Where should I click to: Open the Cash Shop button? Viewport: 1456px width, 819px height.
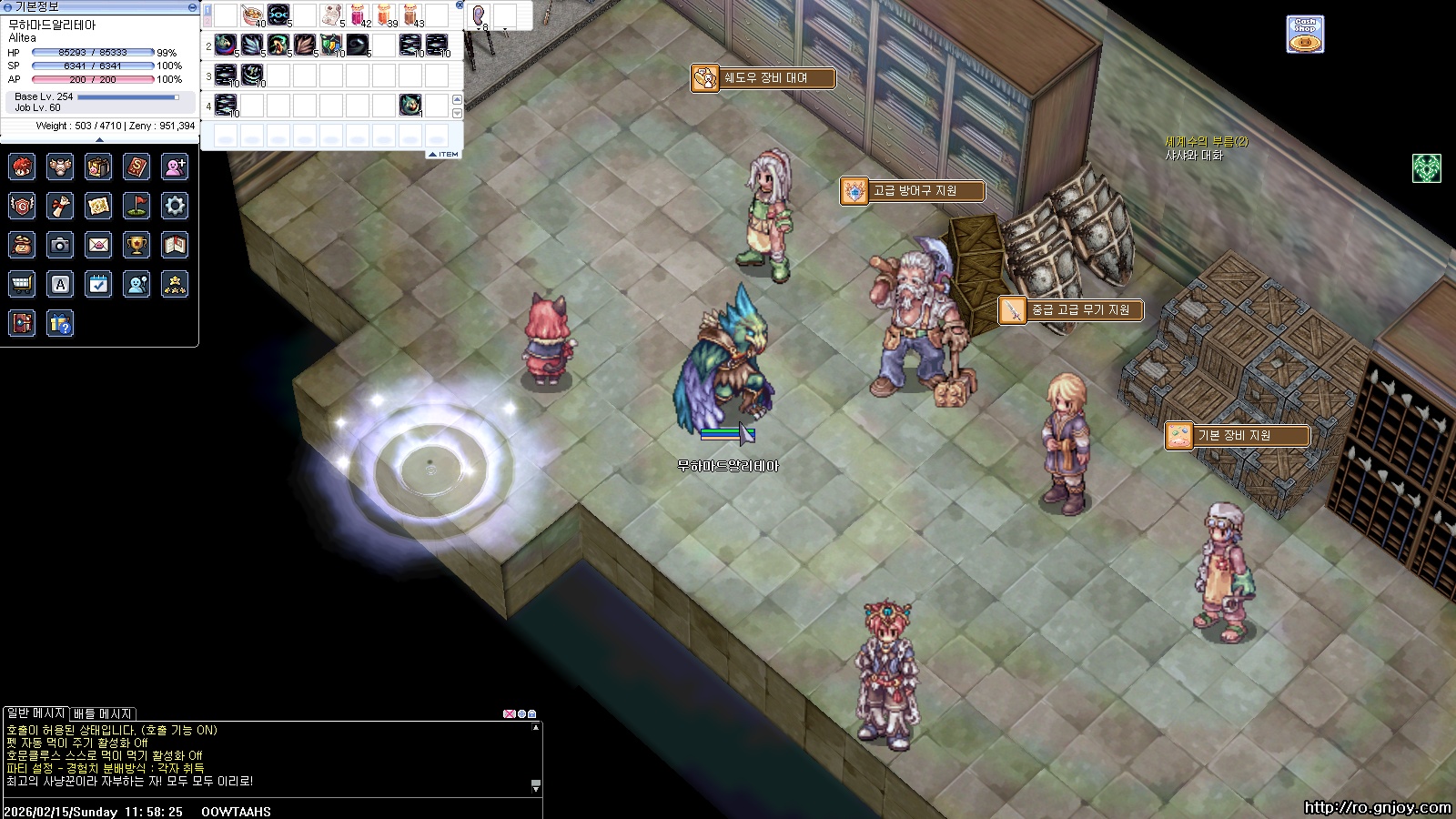1305,35
